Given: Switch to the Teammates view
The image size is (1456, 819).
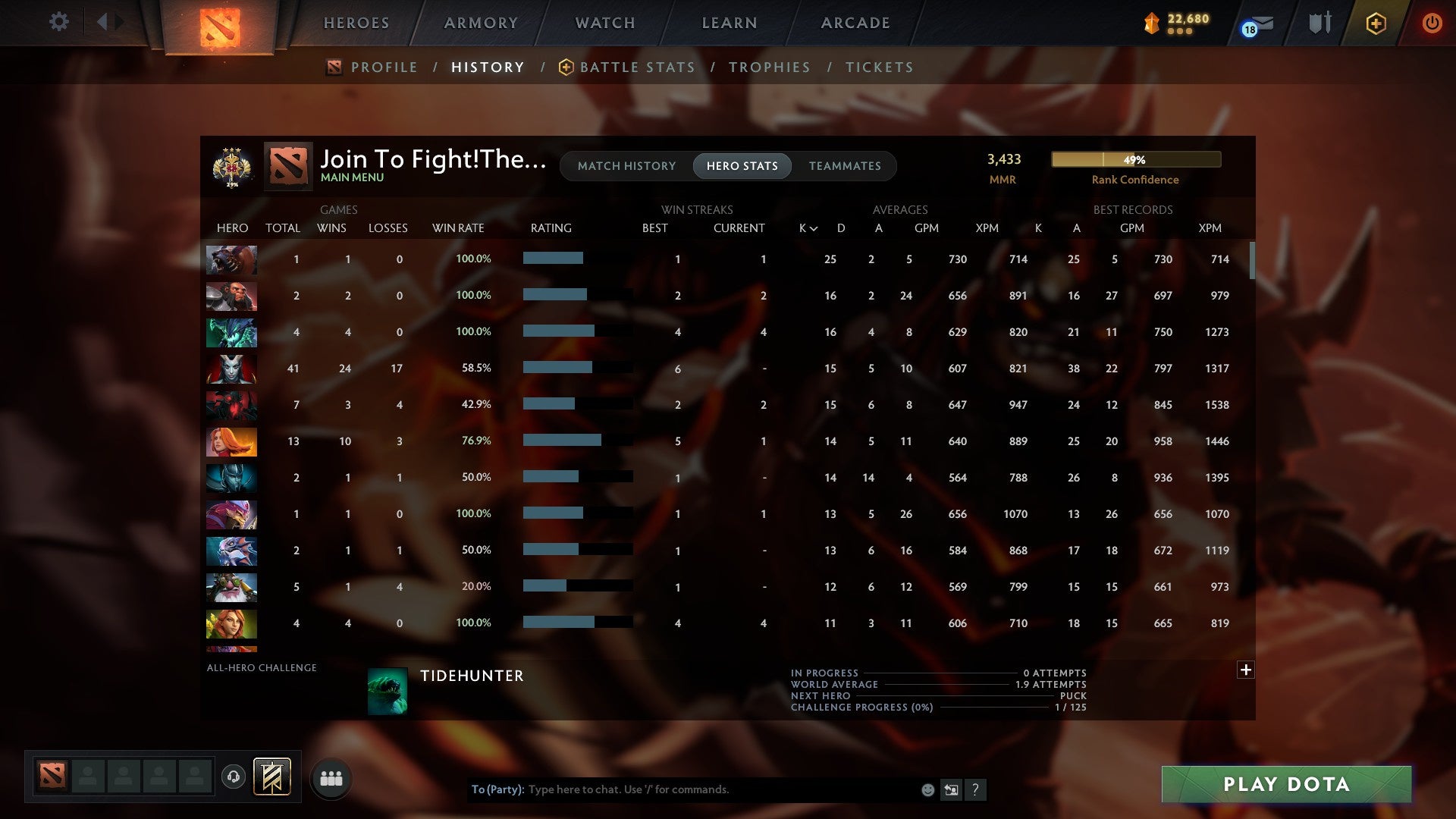Looking at the screenshot, I should pyautogui.click(x=845, y=165).
